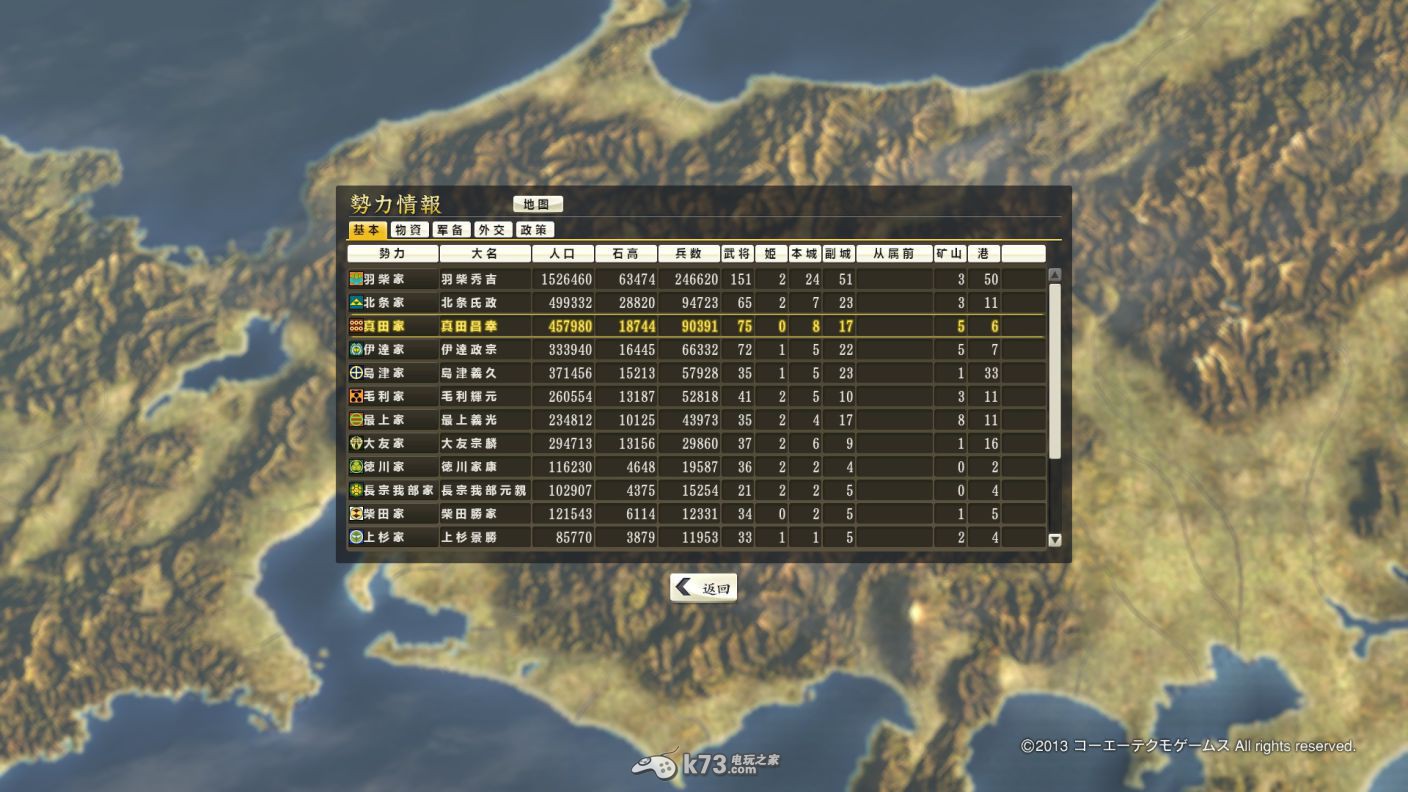Choose the 上杉家 faction row
Screen dimensions: 1408x792
point(392,538)
